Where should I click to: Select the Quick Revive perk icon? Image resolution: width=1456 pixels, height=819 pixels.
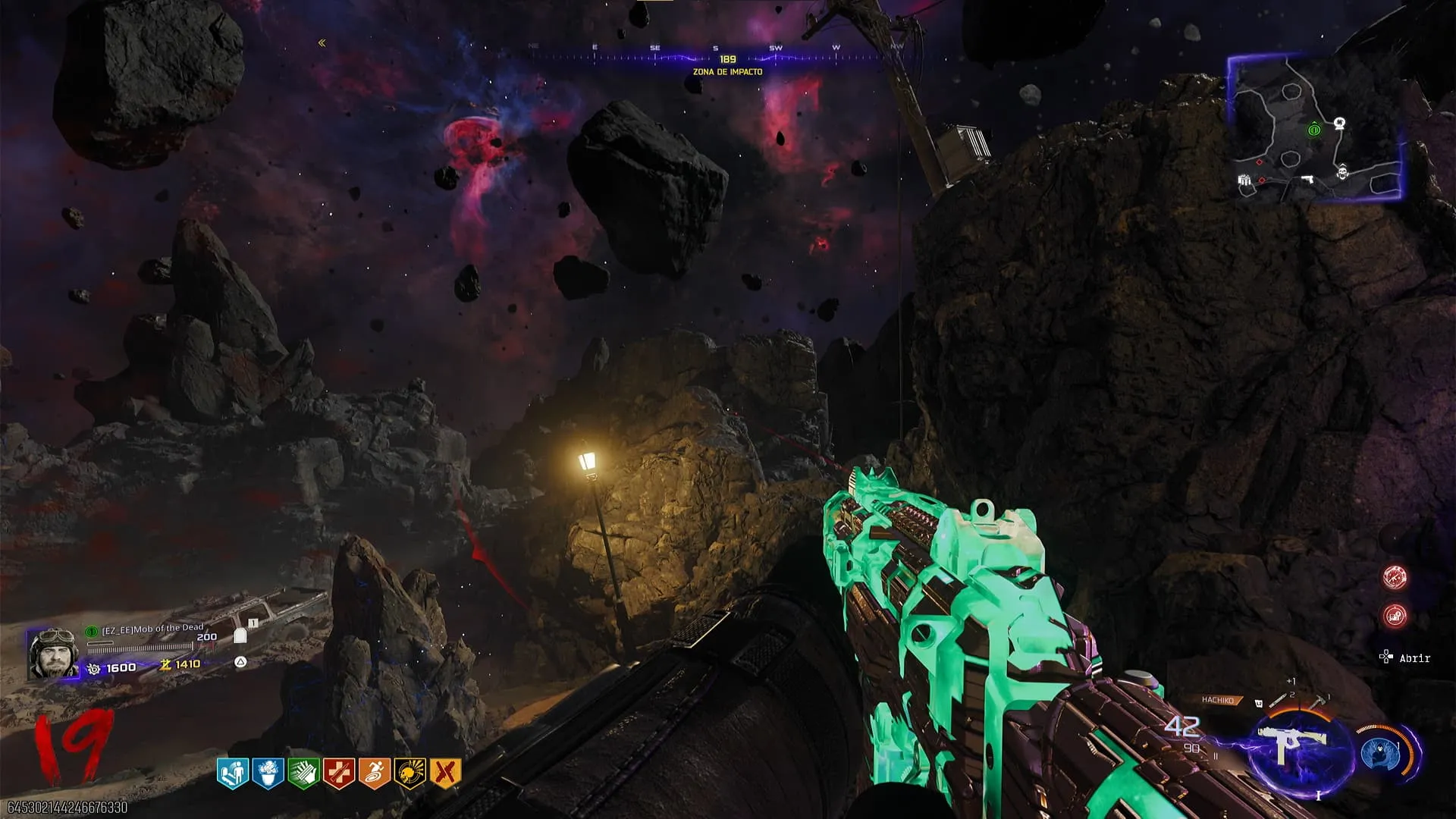tap(231, 773)
